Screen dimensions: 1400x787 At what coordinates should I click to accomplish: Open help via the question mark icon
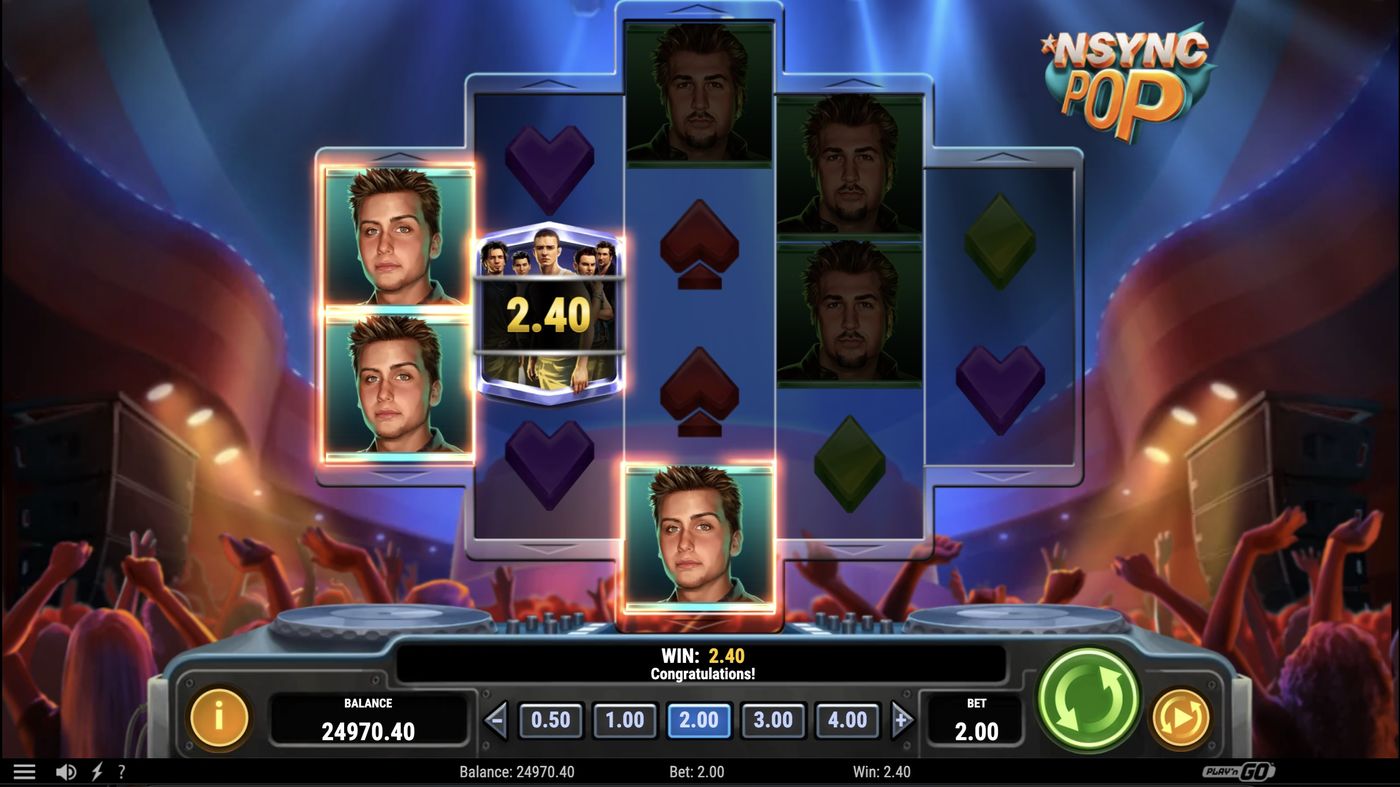pyautogui.click(x=121, y=770)
